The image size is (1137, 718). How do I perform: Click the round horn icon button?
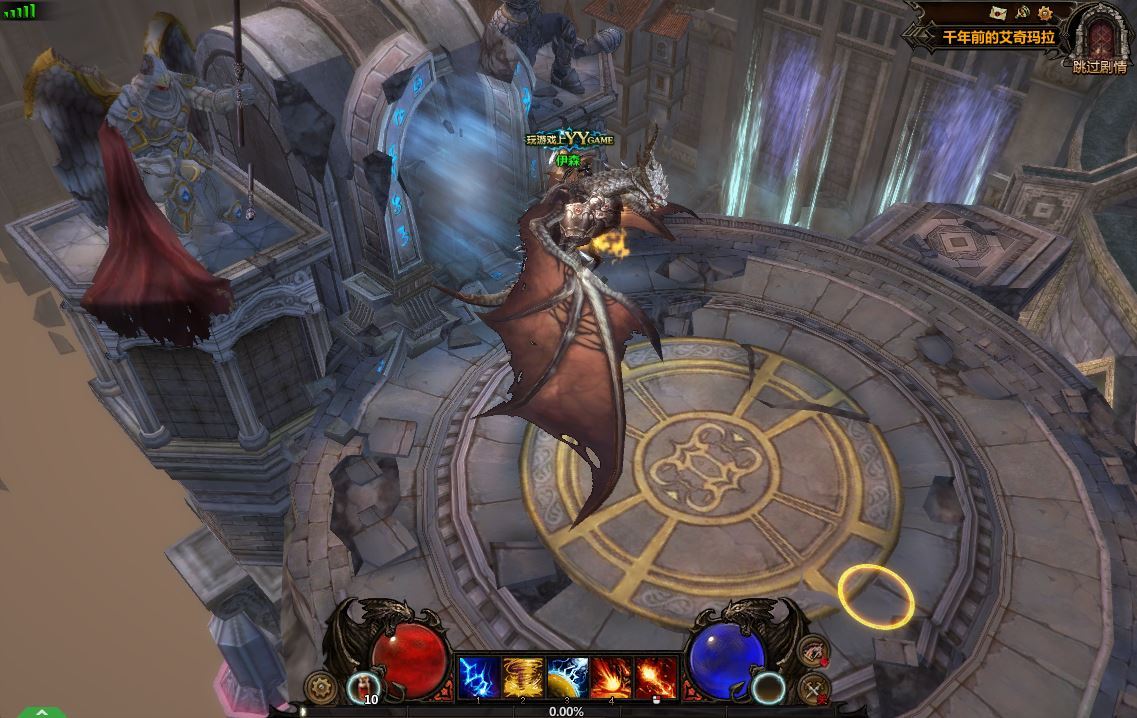click(815, 651)
